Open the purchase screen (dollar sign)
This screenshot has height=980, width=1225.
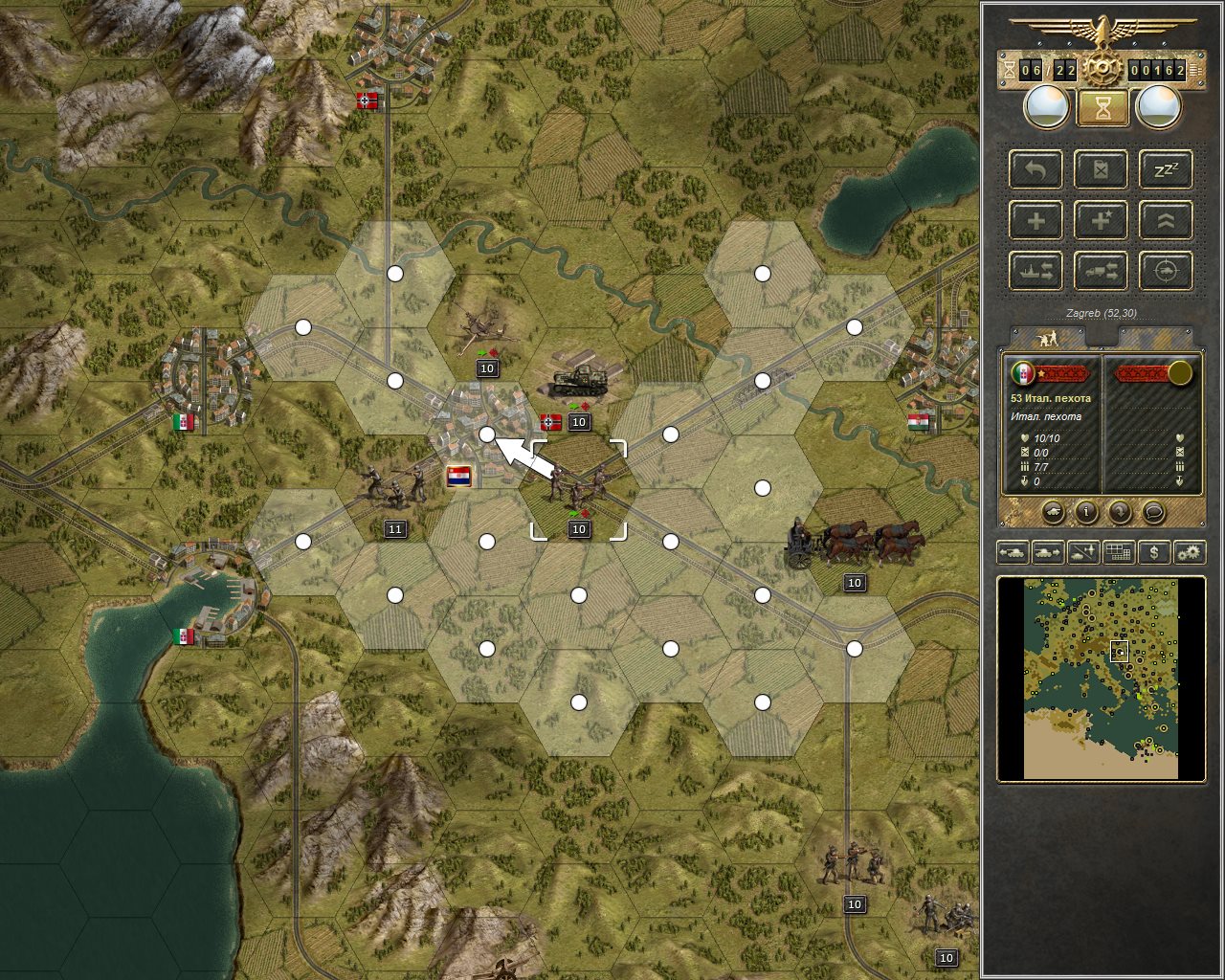tap(1154, 552)
